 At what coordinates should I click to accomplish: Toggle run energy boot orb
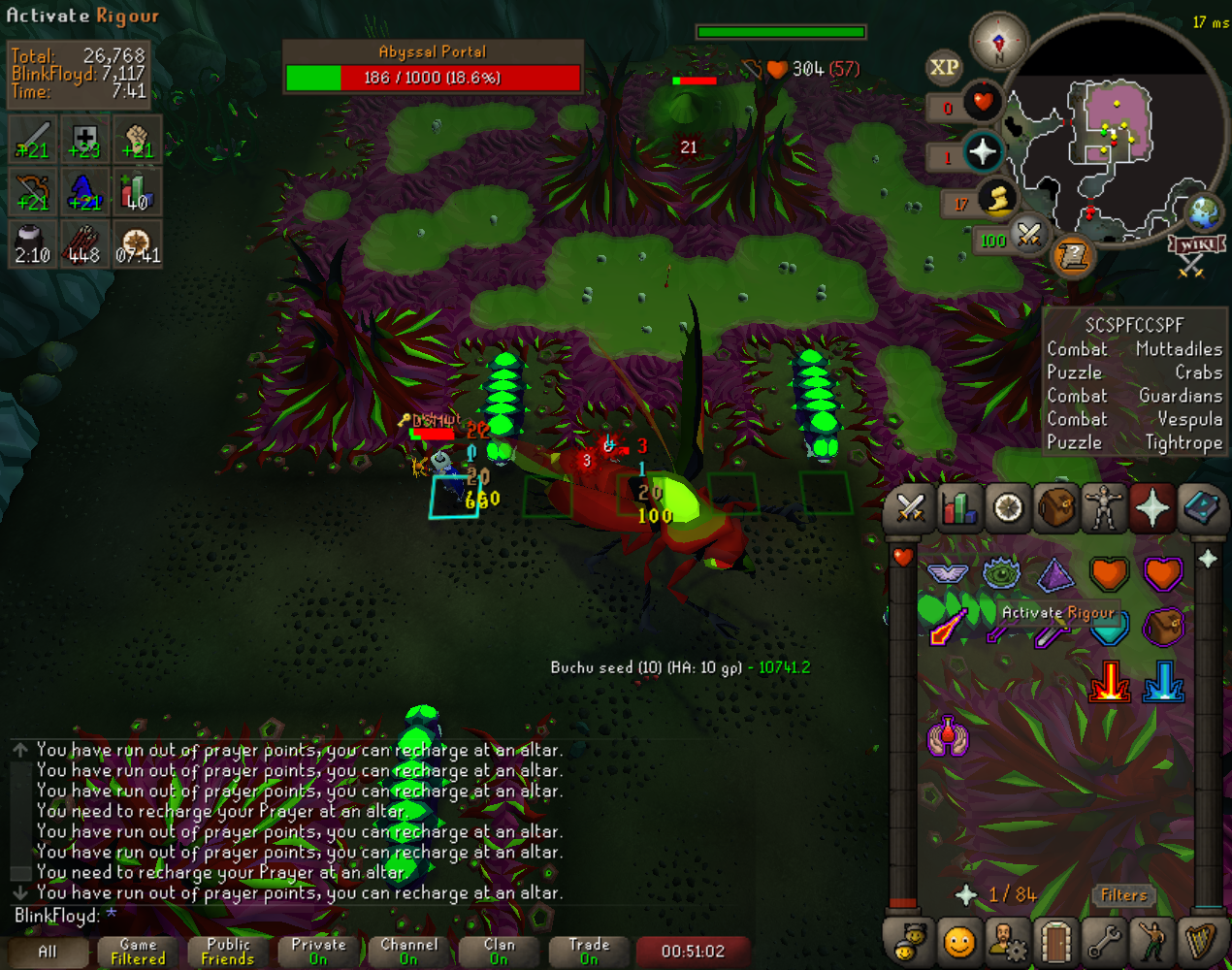pos(996,199)
